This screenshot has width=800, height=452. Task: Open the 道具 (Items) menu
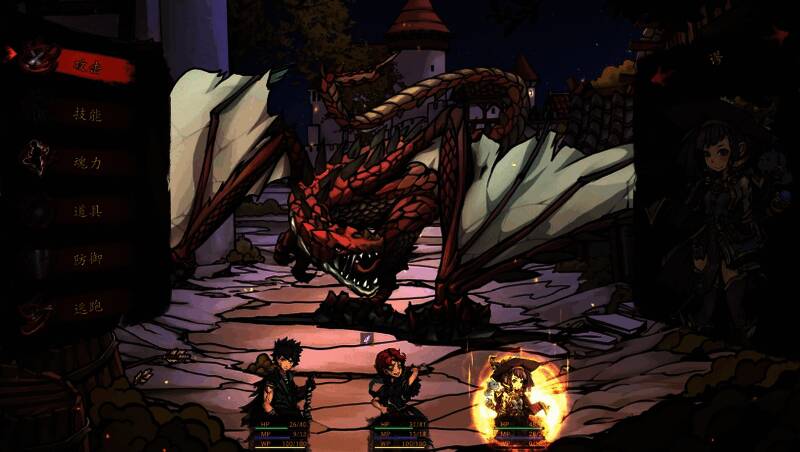[x=88, y=209]
